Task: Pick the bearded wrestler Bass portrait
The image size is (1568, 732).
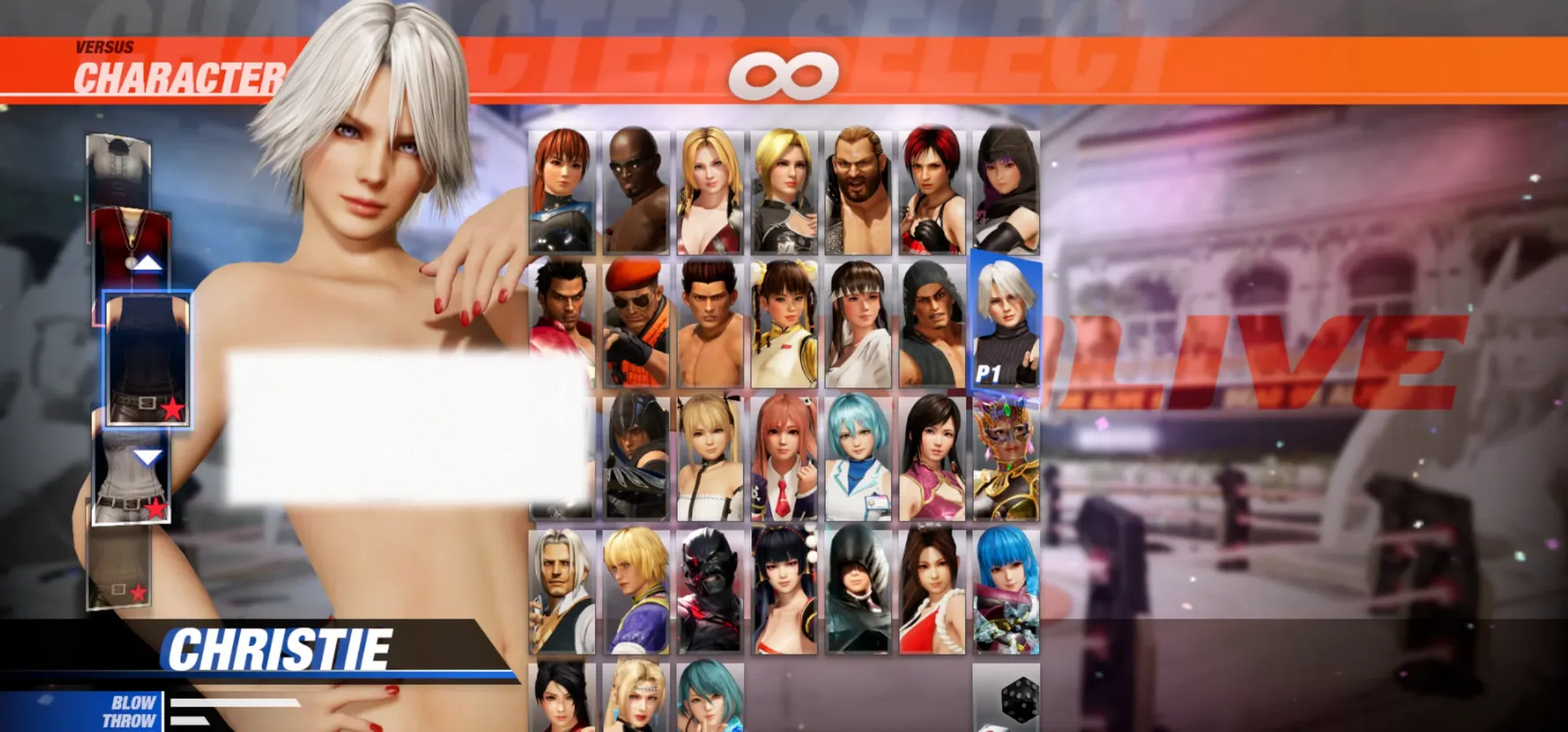Action: 858,191
